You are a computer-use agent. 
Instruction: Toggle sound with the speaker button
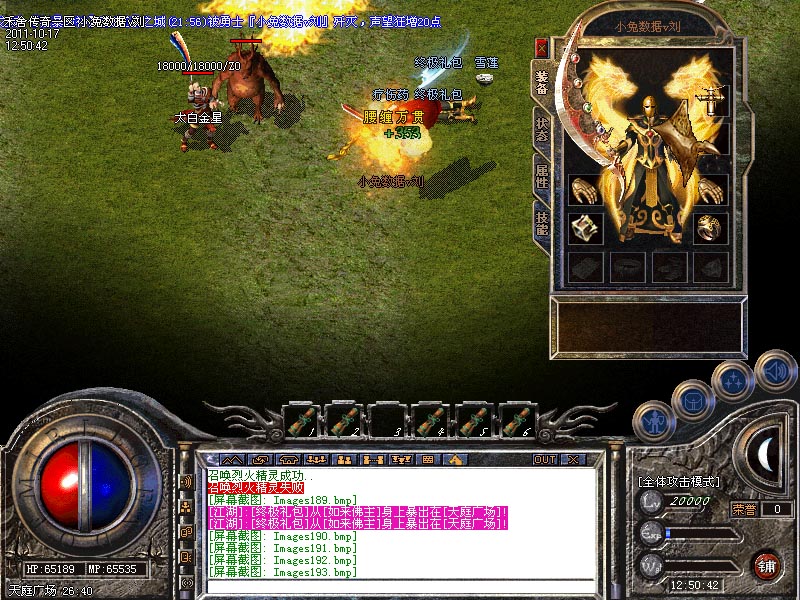pyautogui.click(x=774, y=368)
